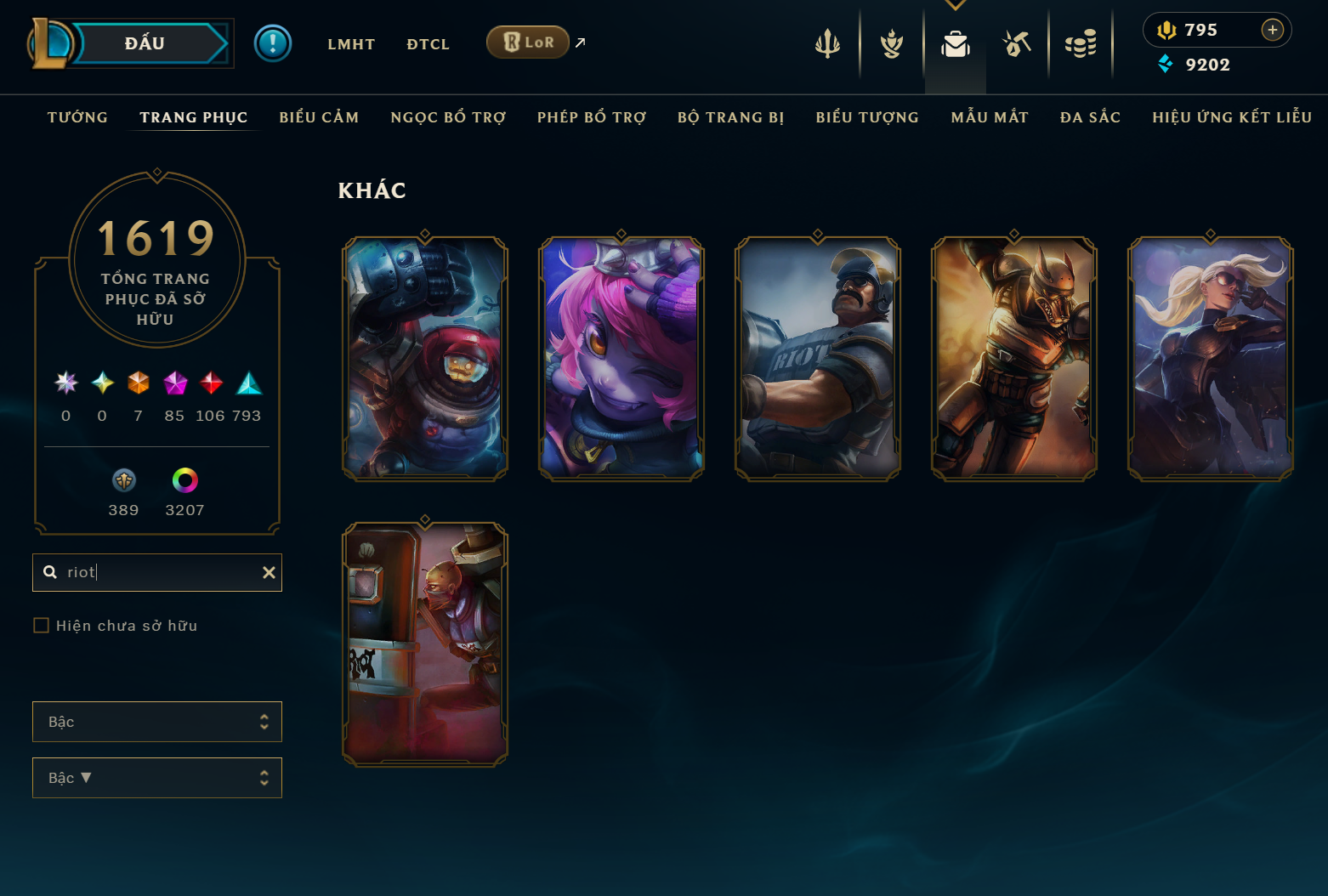Switch to the TƯỚNG tab

[x=77, y=117]
